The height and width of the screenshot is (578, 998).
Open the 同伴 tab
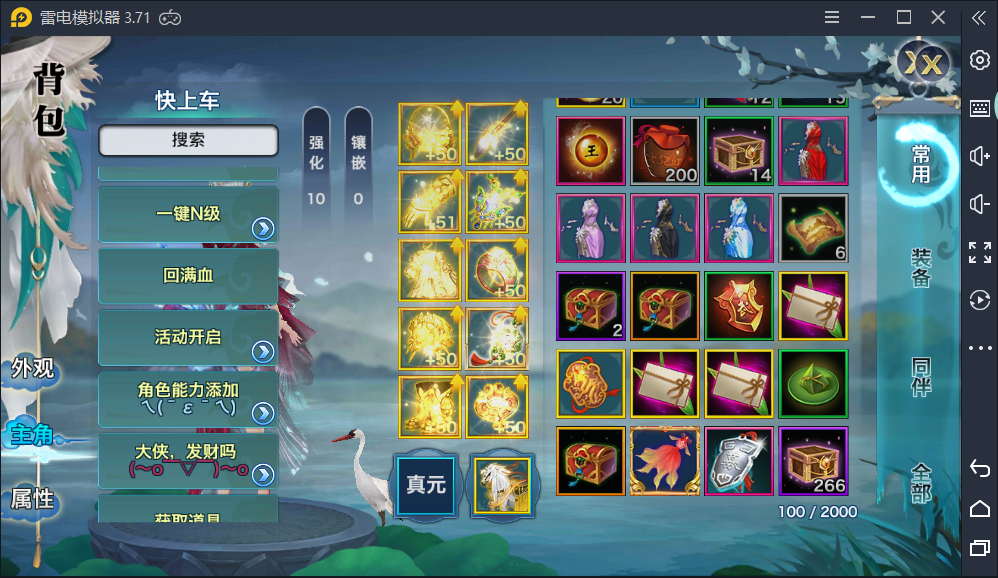[x=920, y=376]
